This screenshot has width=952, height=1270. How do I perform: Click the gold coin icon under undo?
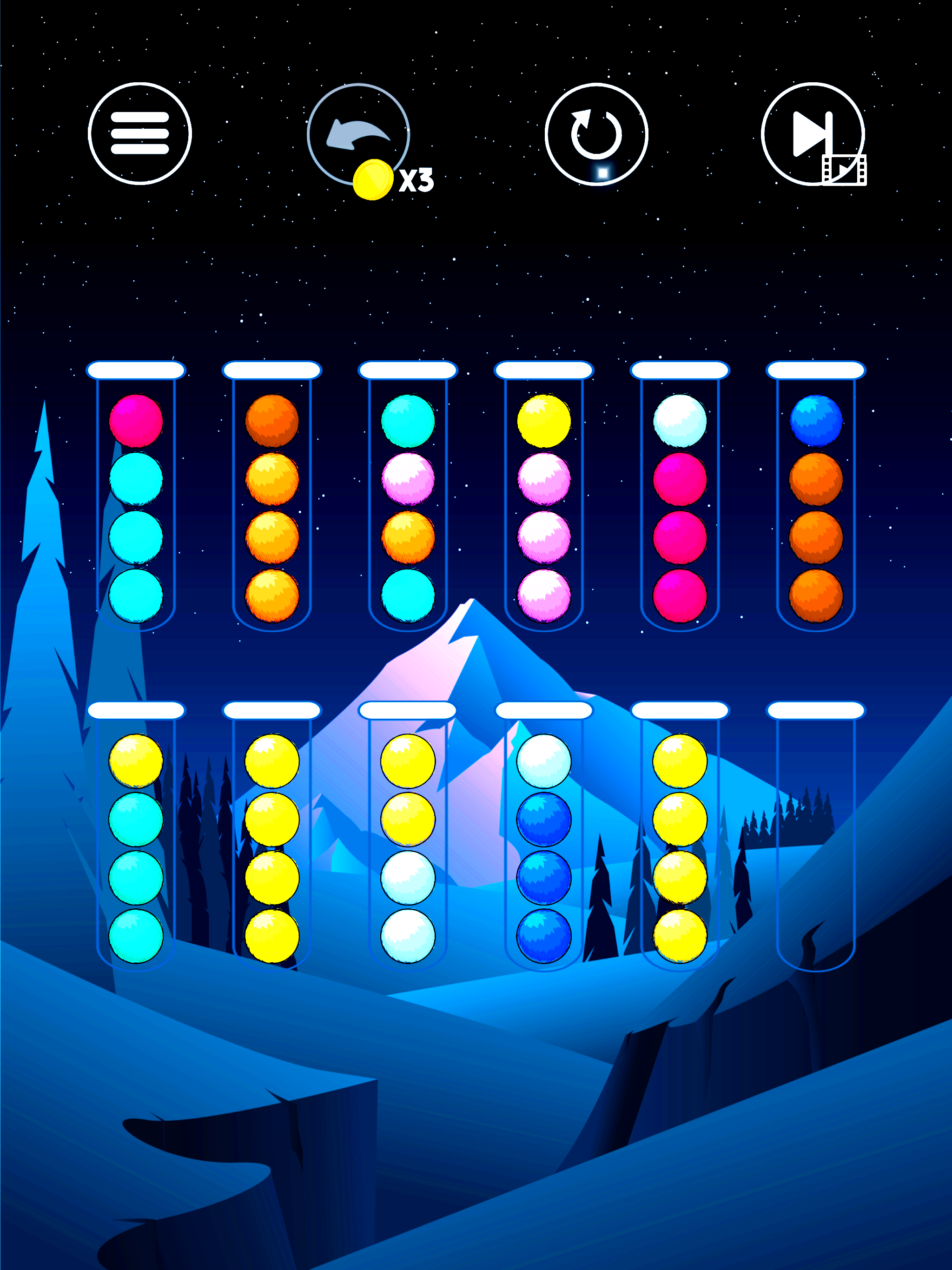pos(373,180)
